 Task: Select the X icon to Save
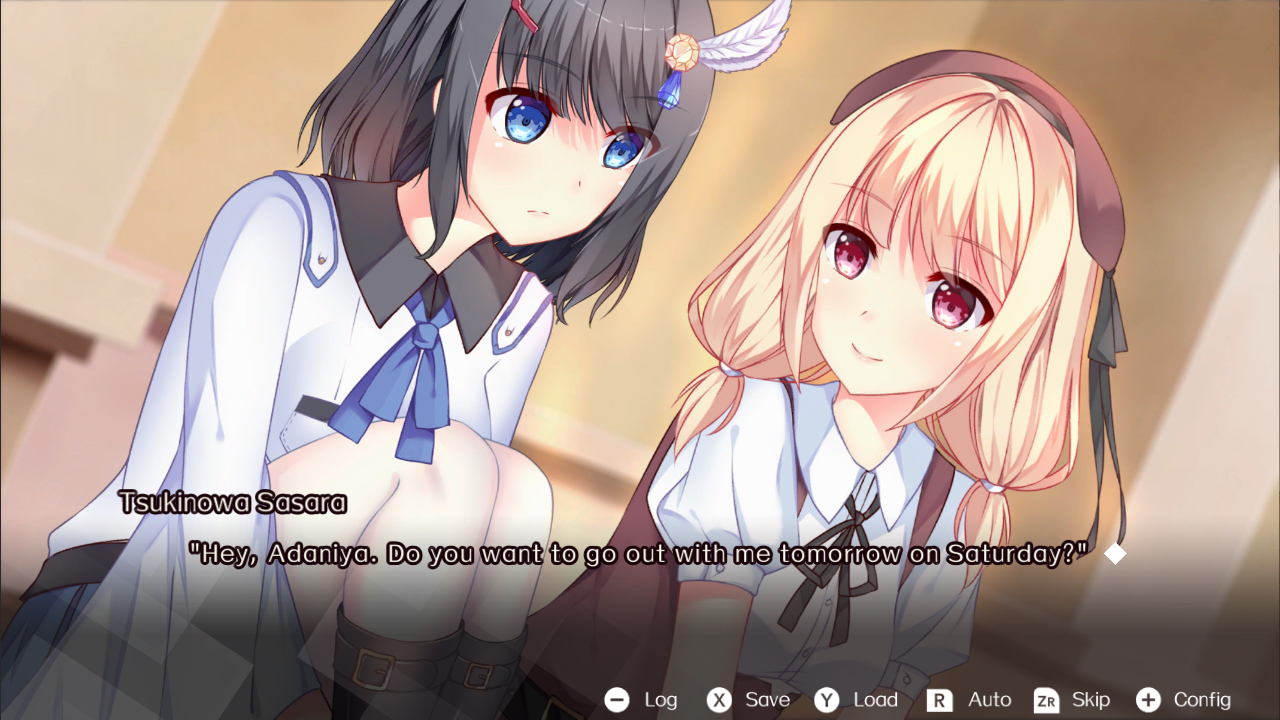[718, 700]
